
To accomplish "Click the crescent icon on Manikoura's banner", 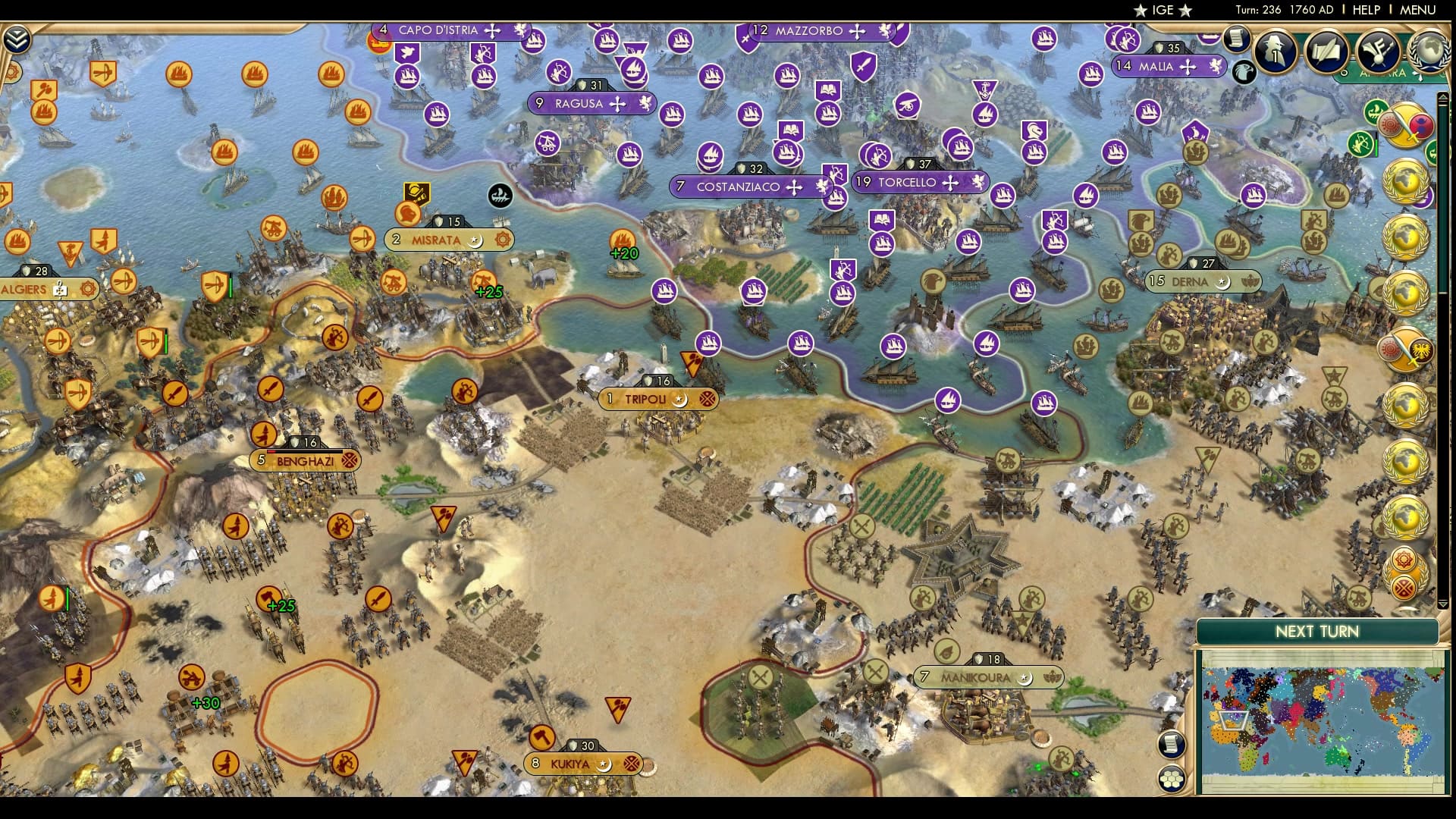I will tap(1026, 678).
